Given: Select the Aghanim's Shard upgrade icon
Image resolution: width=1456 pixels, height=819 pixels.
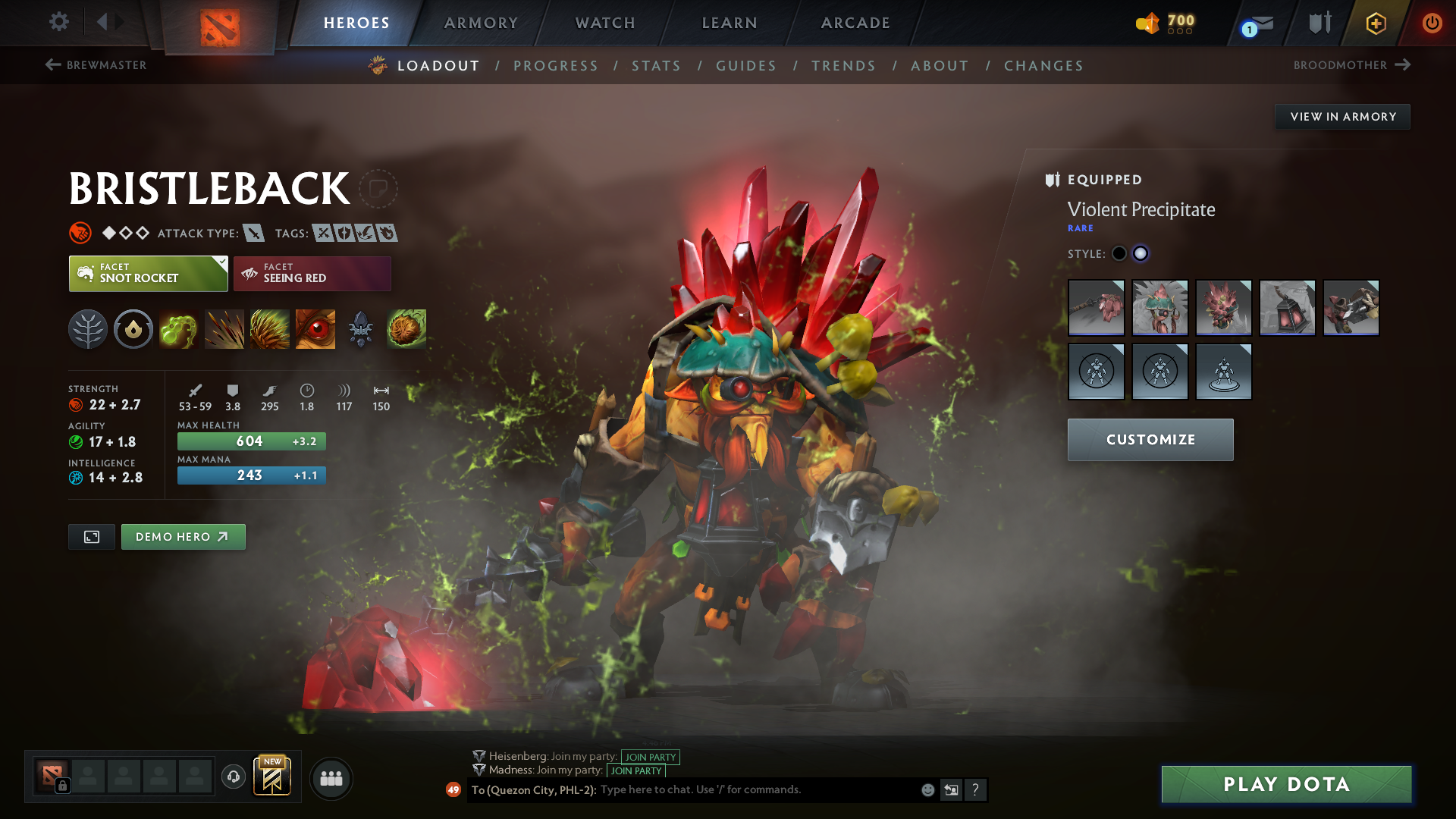Looking at the screenshot, I should 361,328.
